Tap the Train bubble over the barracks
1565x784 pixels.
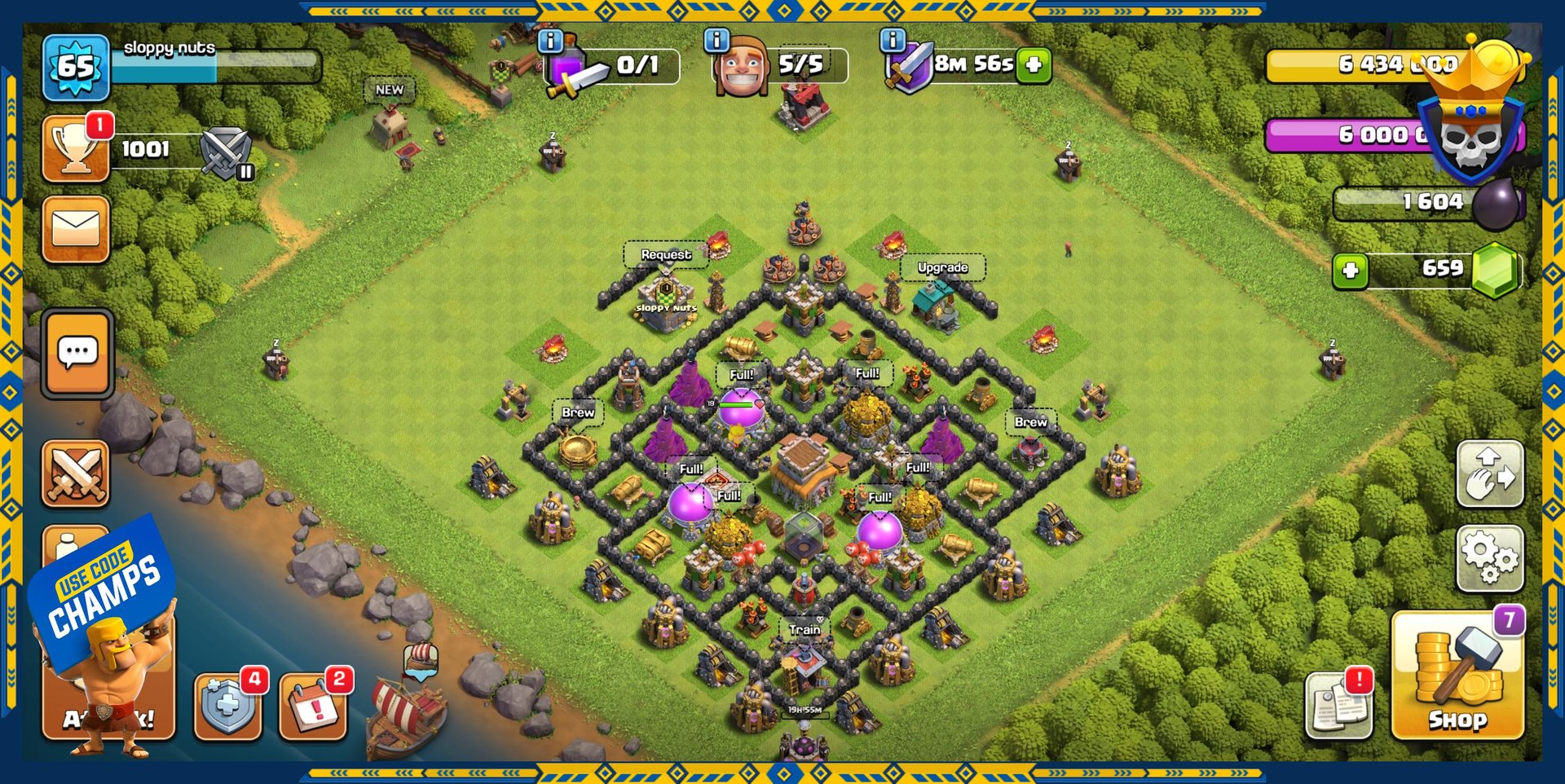click(804, 629)
